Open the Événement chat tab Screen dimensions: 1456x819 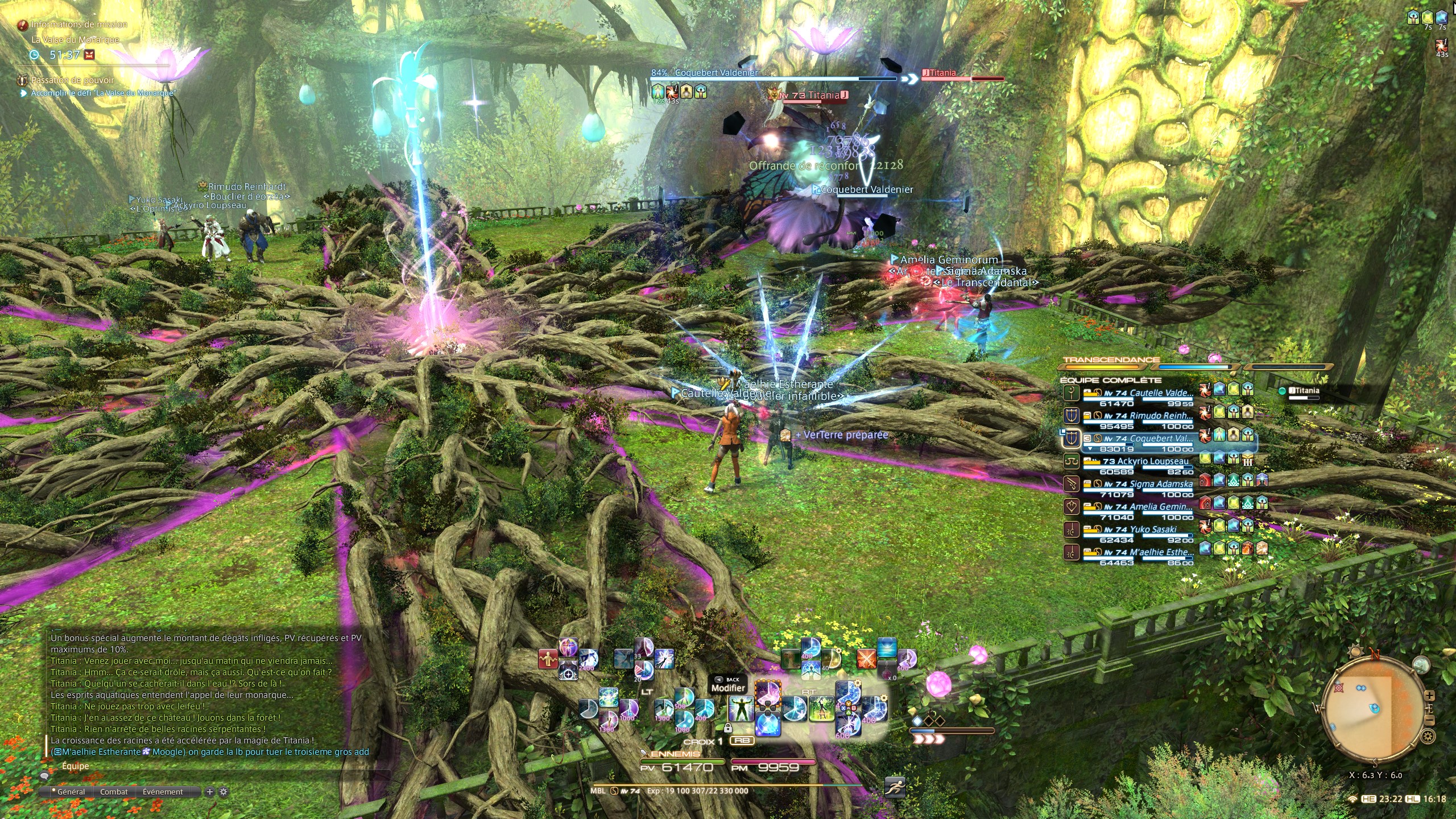[x=163, y=792]
